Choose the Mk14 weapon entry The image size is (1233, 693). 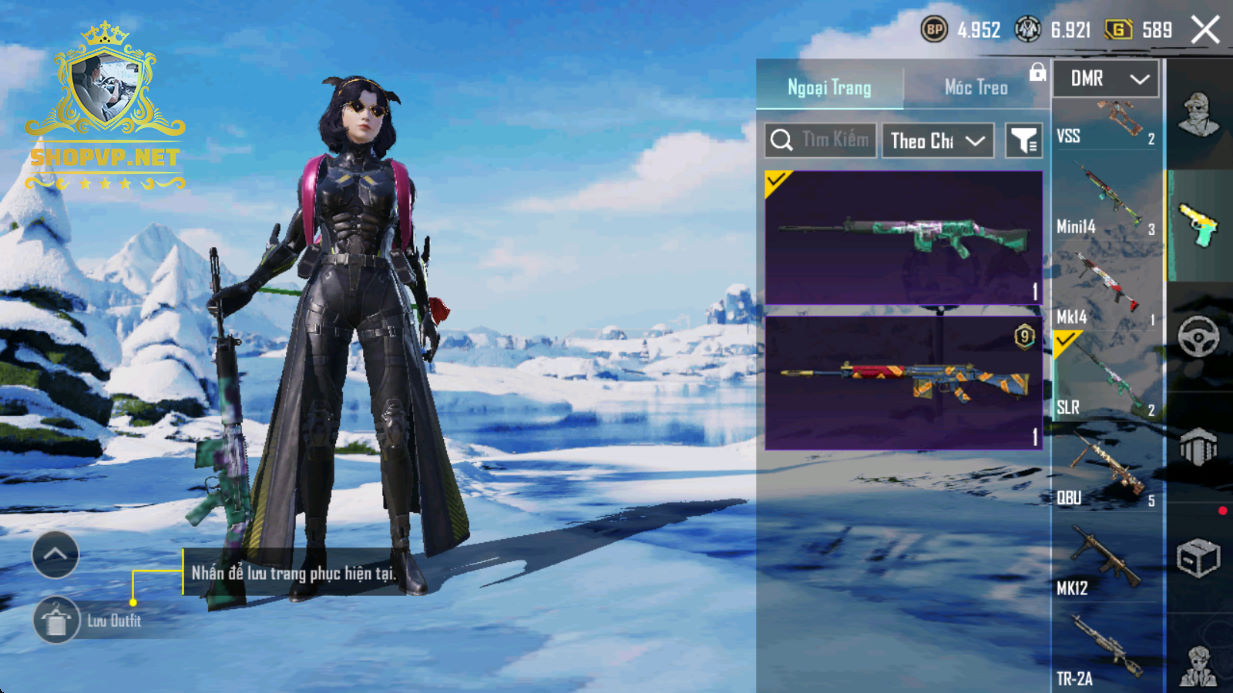click(x=1106, y=295)
